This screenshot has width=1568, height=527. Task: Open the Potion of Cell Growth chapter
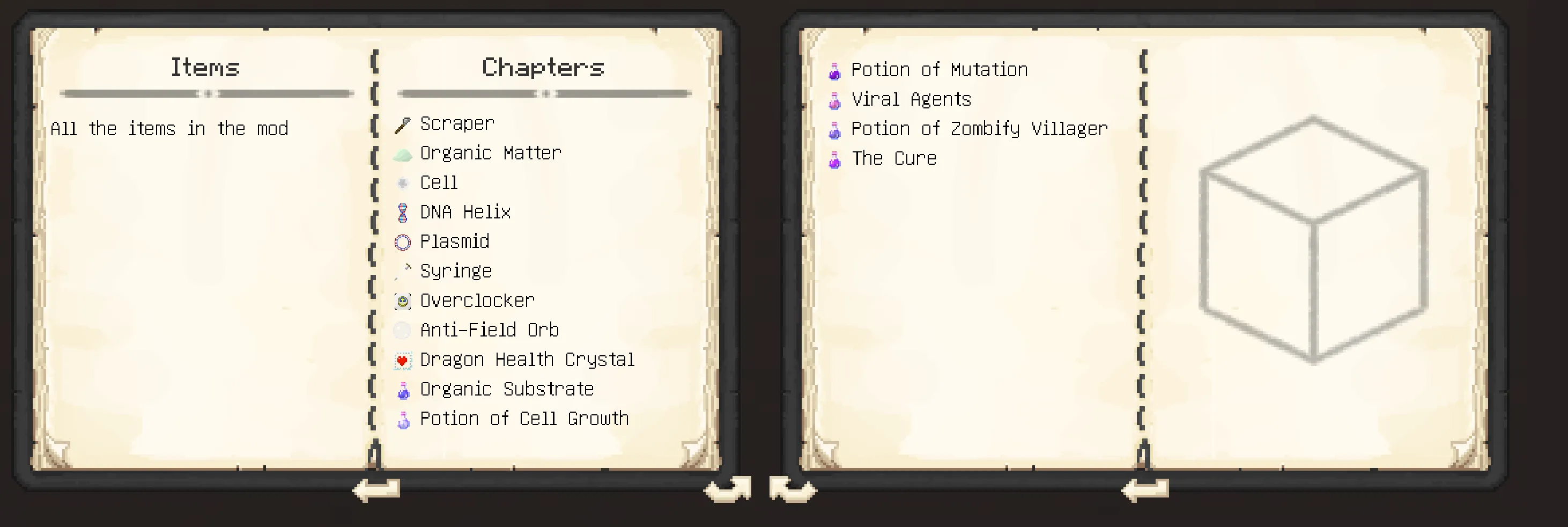click(x=523, y=418)
